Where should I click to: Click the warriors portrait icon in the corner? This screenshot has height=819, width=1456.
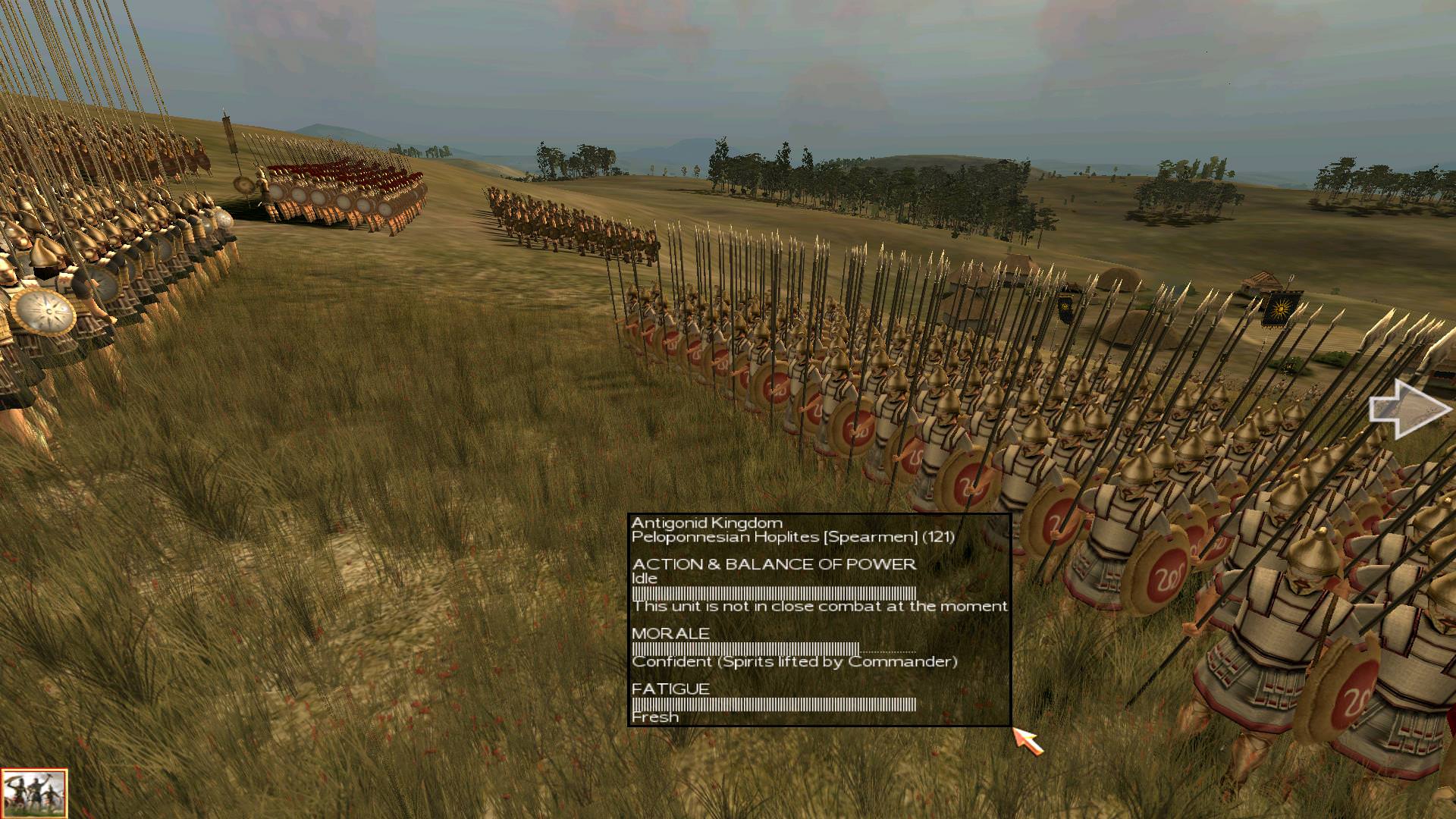point(34,793)
